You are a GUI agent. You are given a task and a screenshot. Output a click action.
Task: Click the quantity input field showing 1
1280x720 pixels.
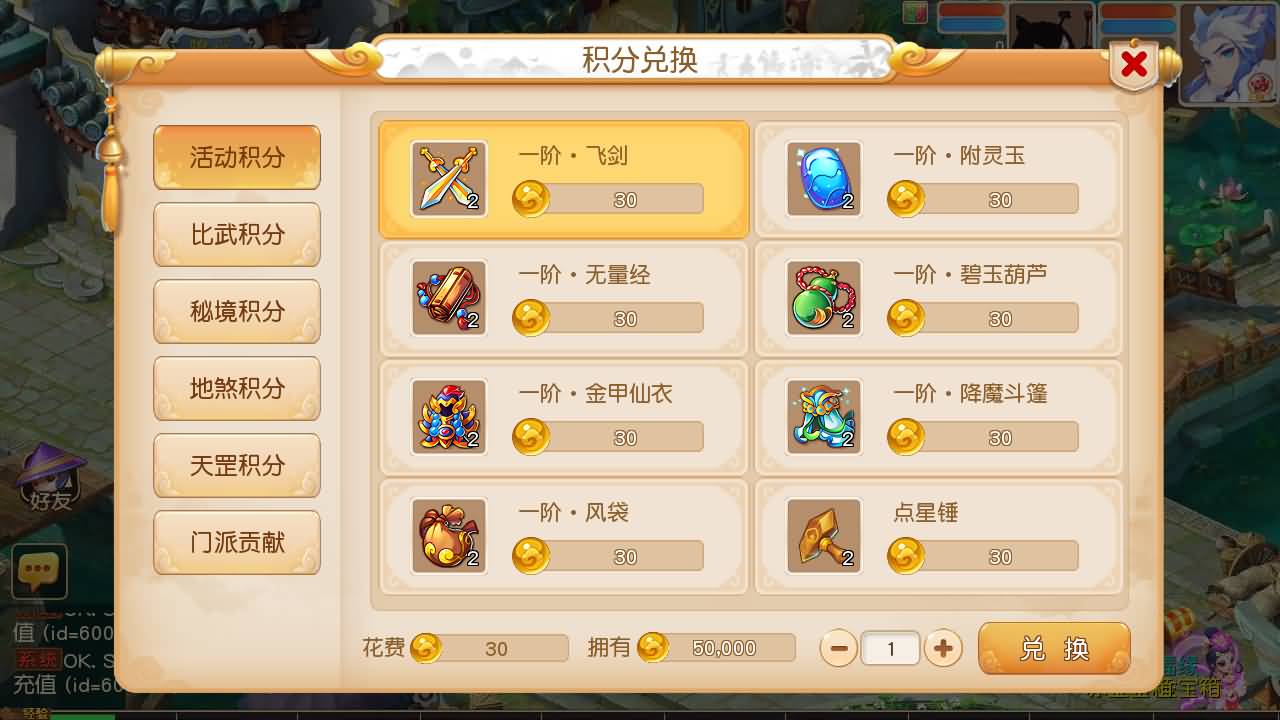pyautogui.click(x=890, y=648)
